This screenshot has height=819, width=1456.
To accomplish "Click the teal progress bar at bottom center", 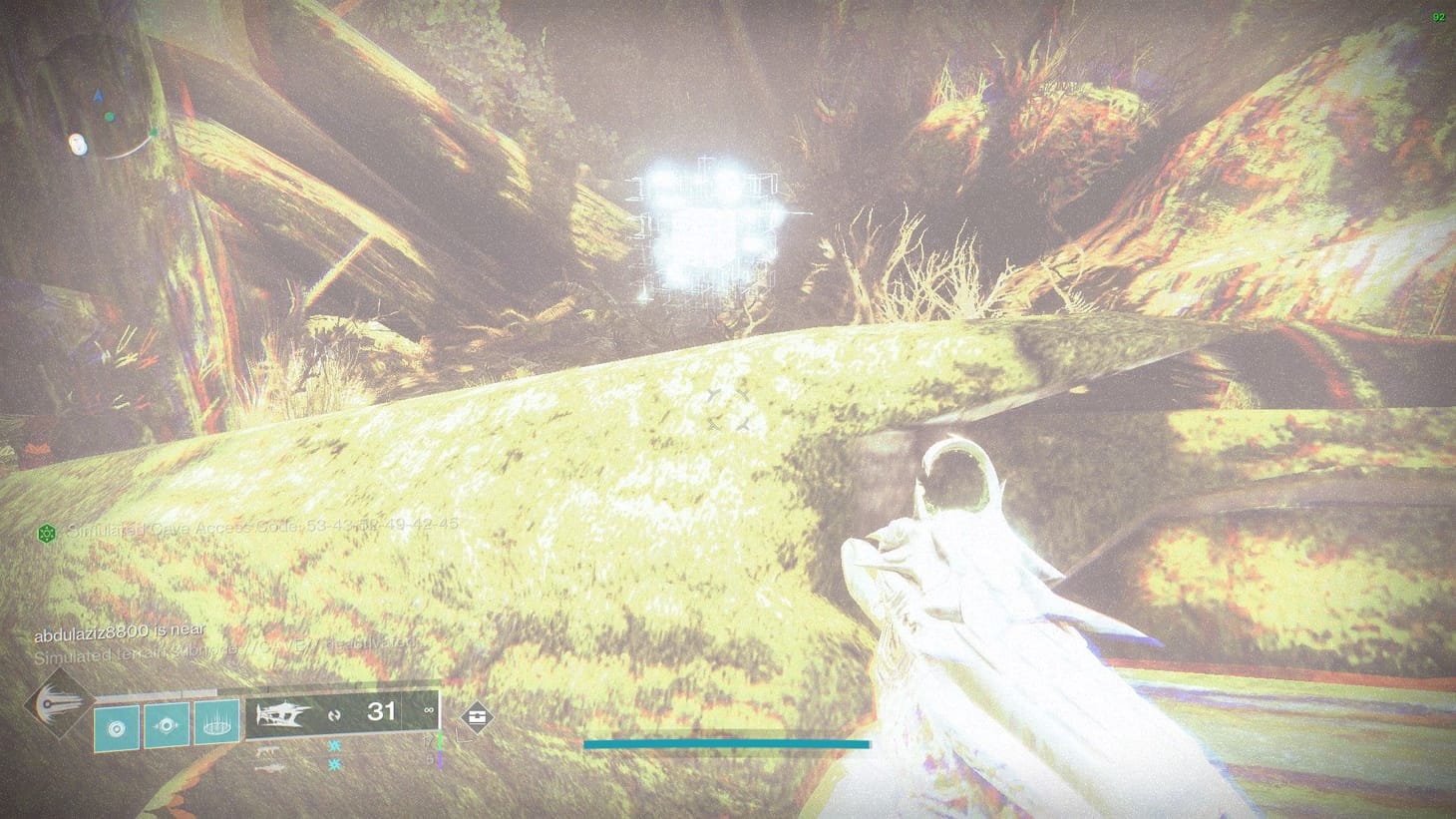I will point(728,744).
